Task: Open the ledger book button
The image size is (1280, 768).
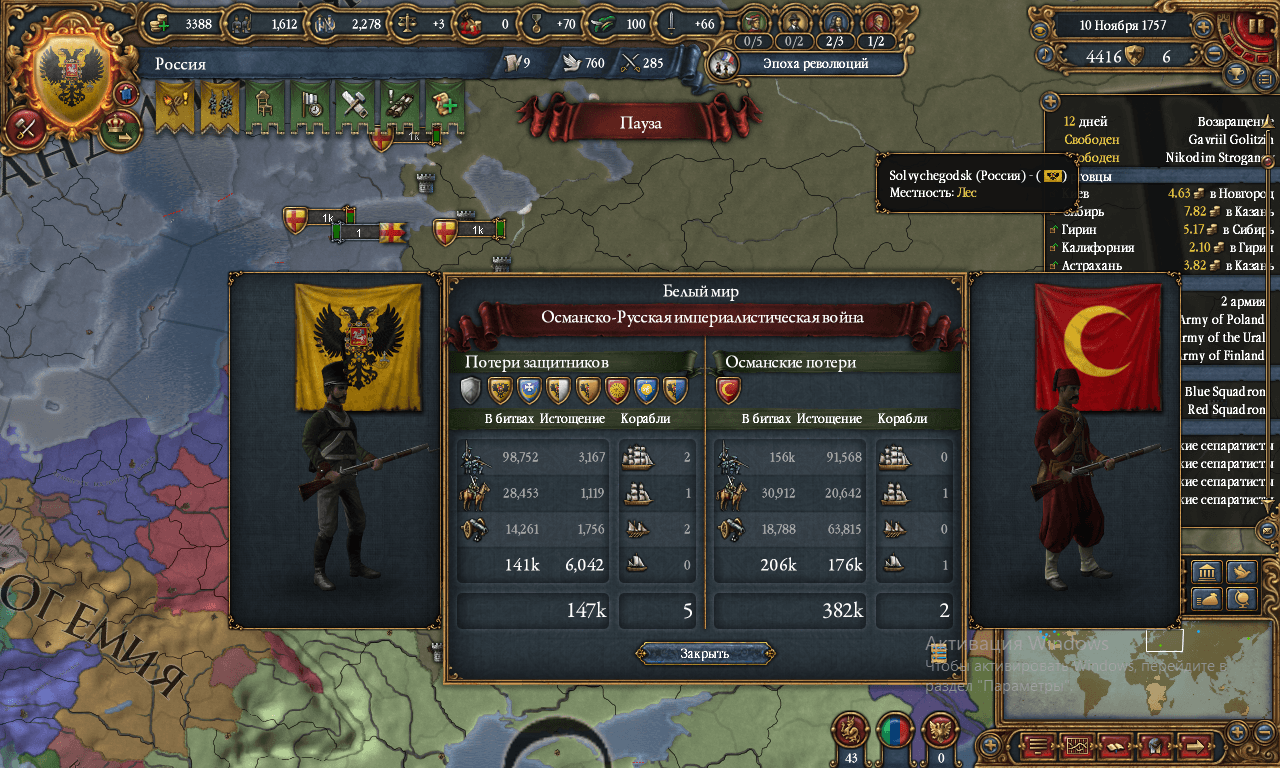Action: click(1038, 746)
